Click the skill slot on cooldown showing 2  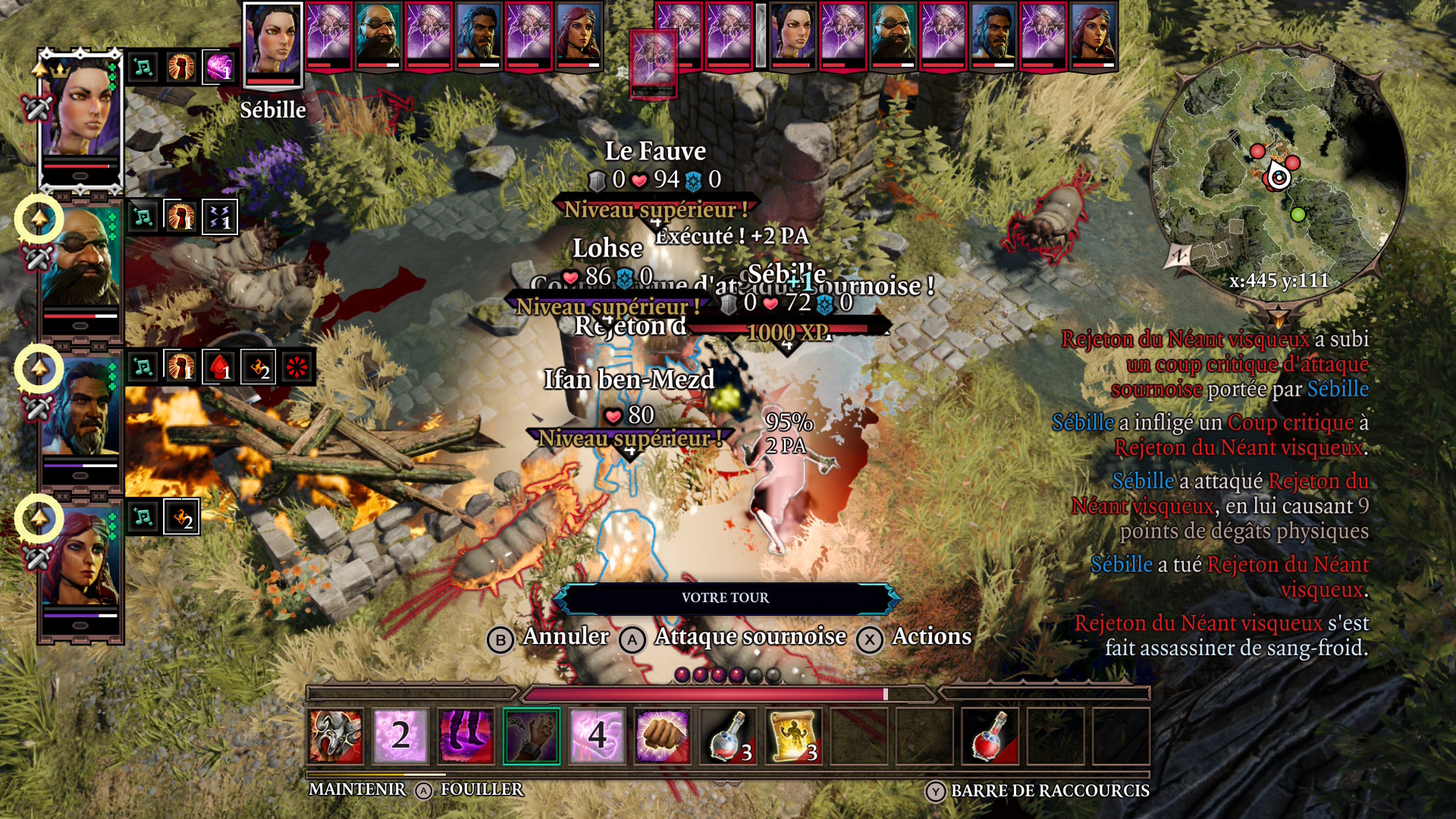coord(401,736)
